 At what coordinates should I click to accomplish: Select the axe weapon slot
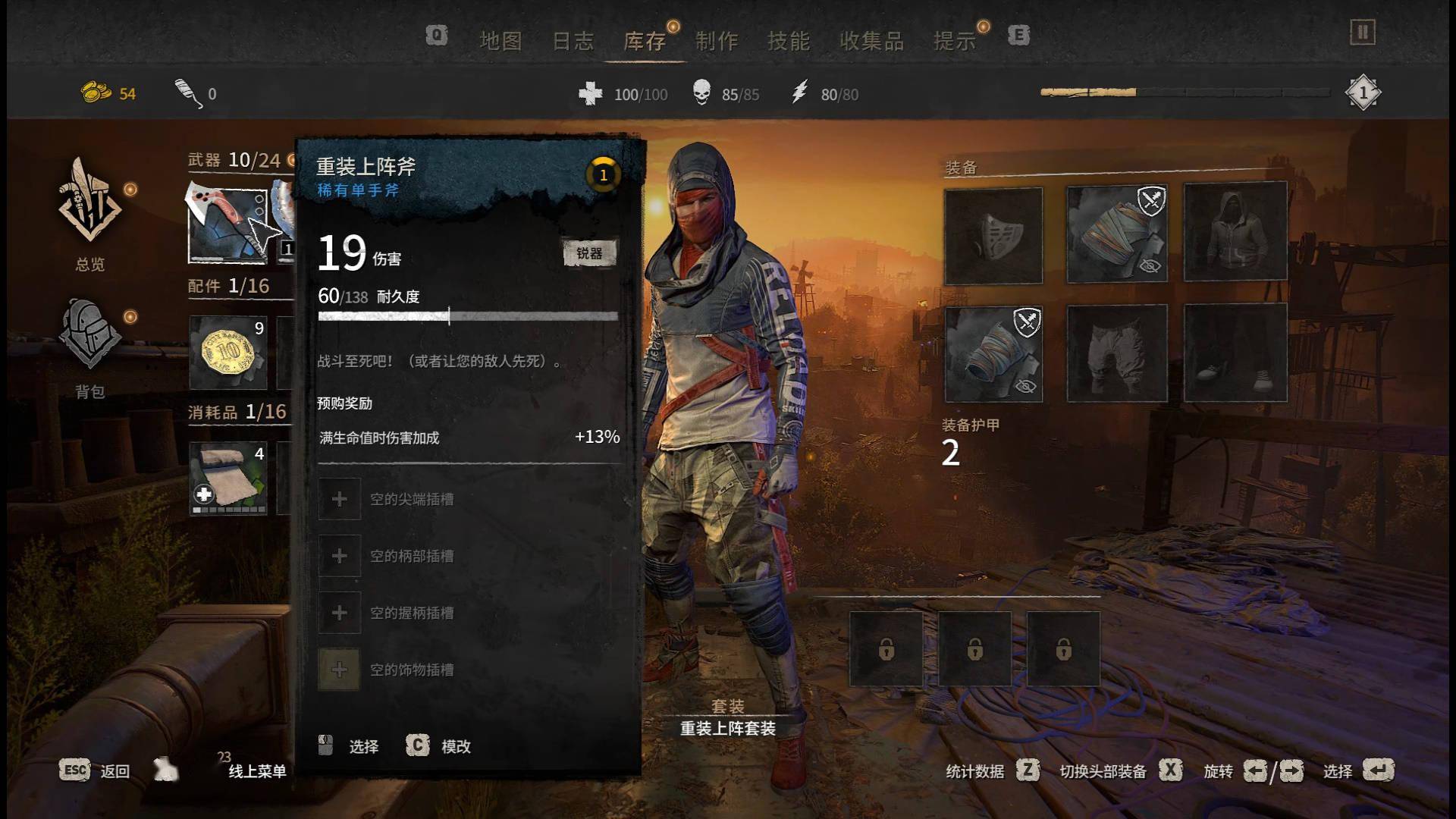click(227, 224)
